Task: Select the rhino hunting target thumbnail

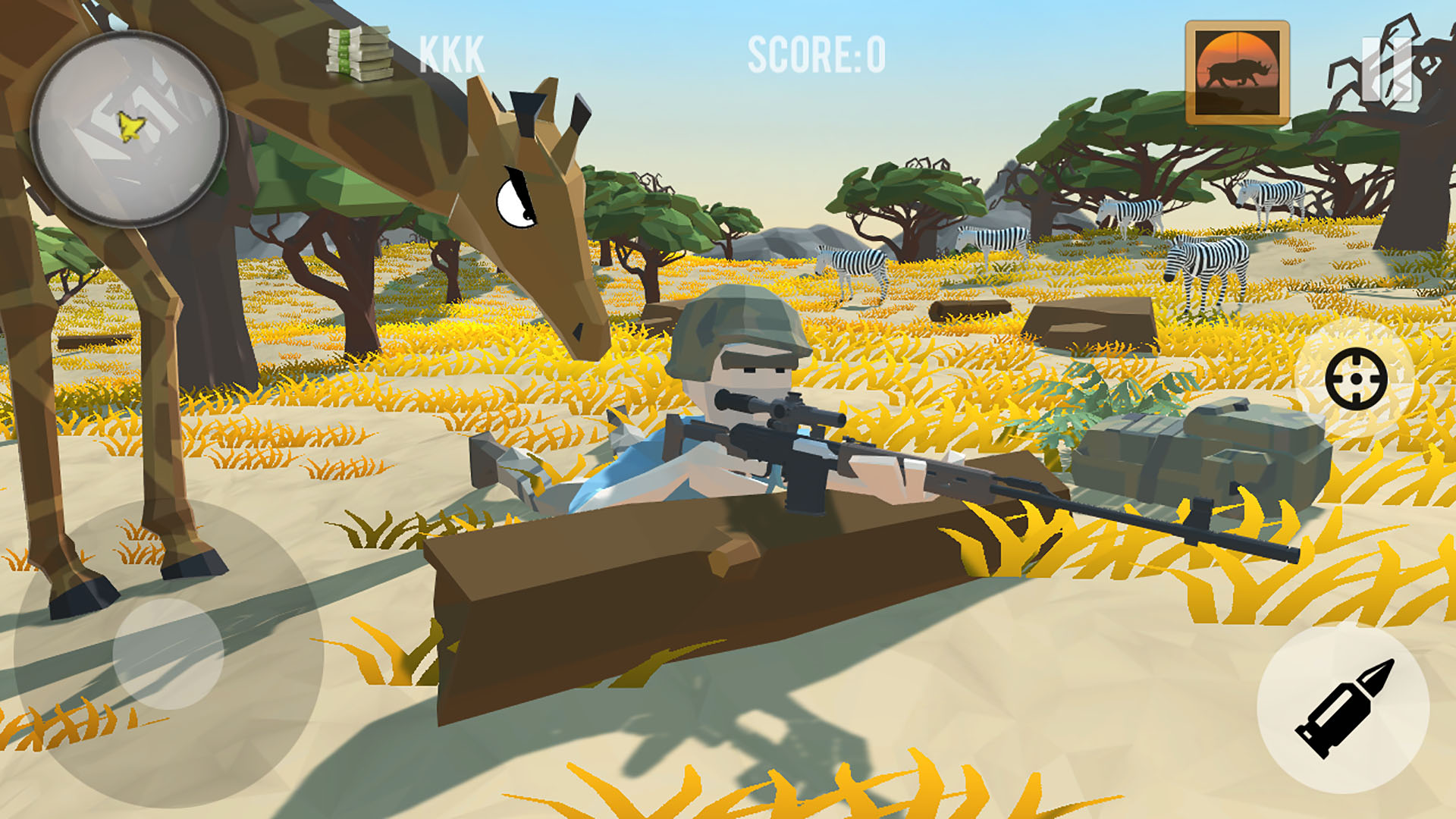Action: [x=1236, y=72]
